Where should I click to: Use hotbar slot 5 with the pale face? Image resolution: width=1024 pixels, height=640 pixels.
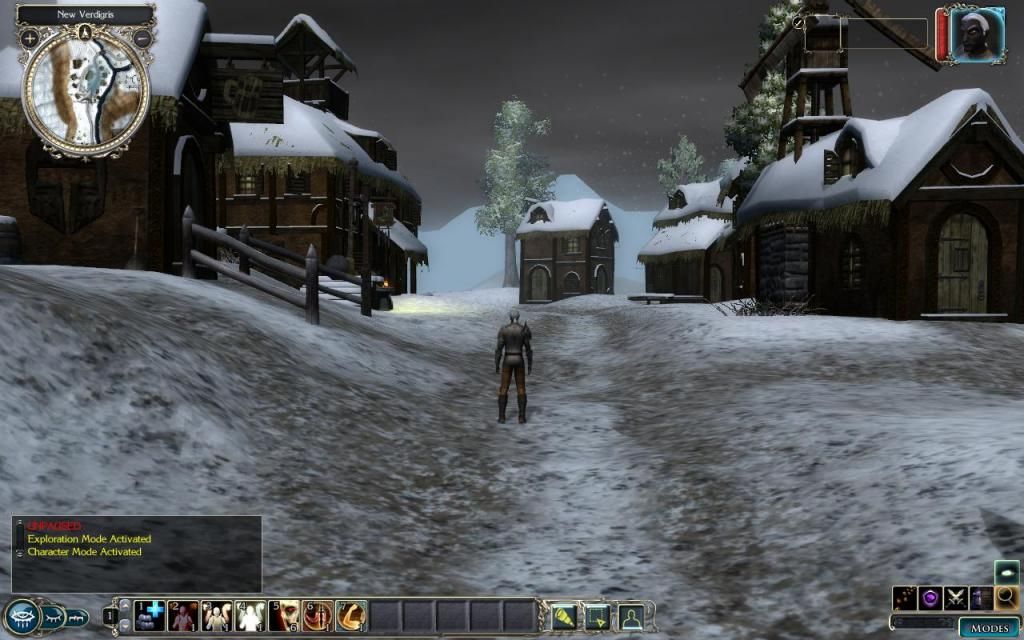(x=284, y=615)
